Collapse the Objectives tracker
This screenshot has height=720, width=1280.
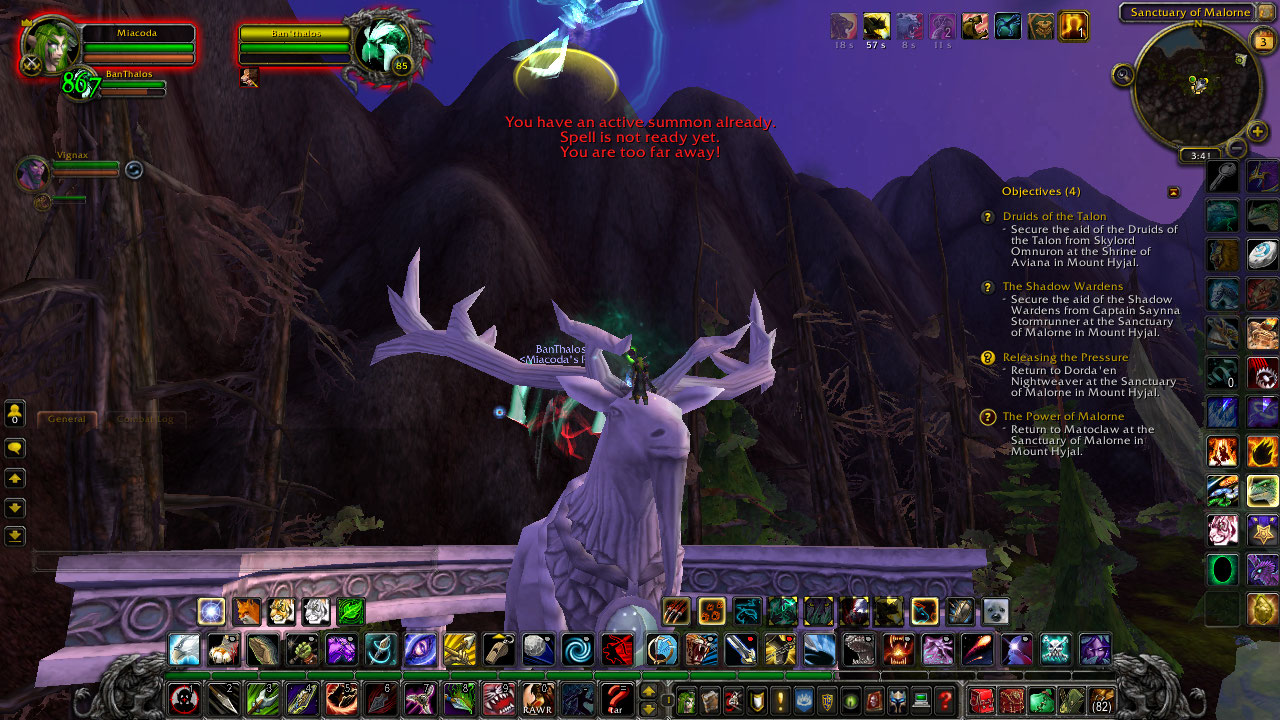point(1173,192)
